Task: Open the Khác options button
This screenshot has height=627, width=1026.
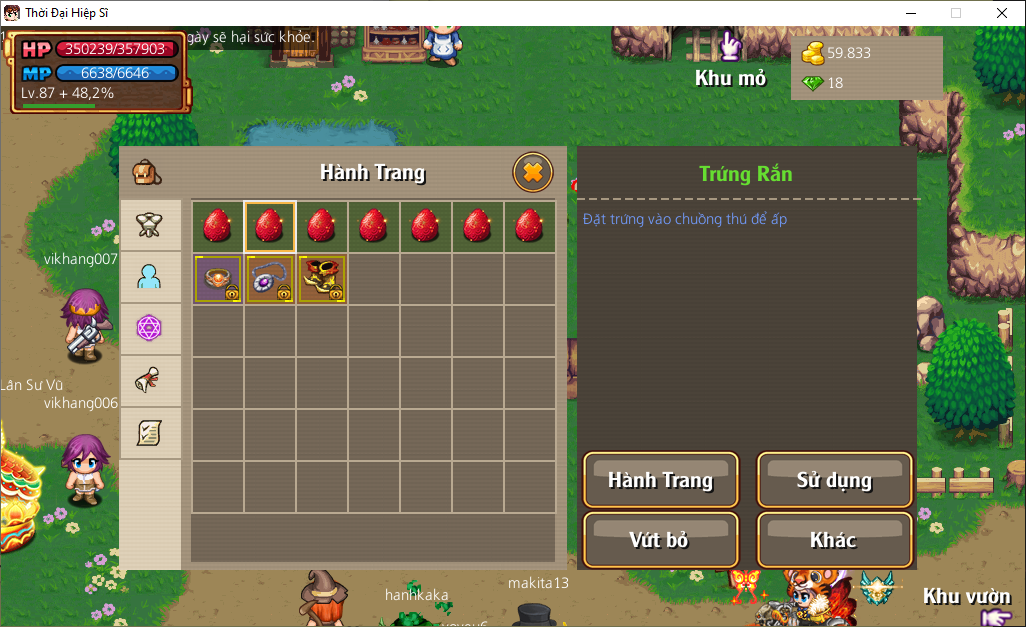Action: (834, 540)
